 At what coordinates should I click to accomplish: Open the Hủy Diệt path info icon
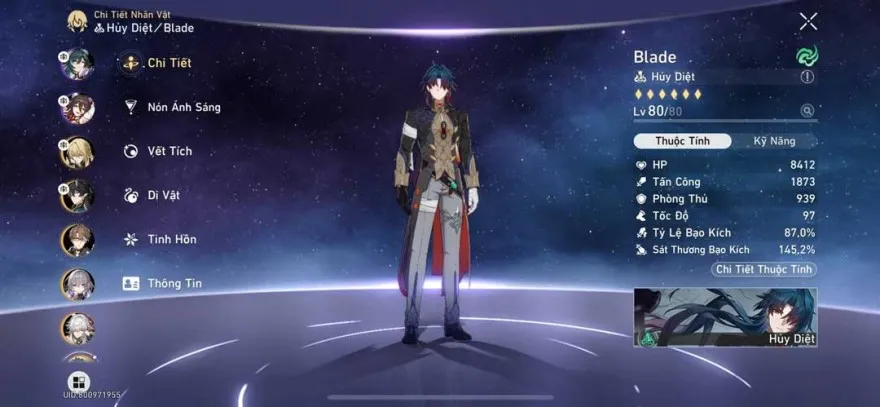pos(807,77)
